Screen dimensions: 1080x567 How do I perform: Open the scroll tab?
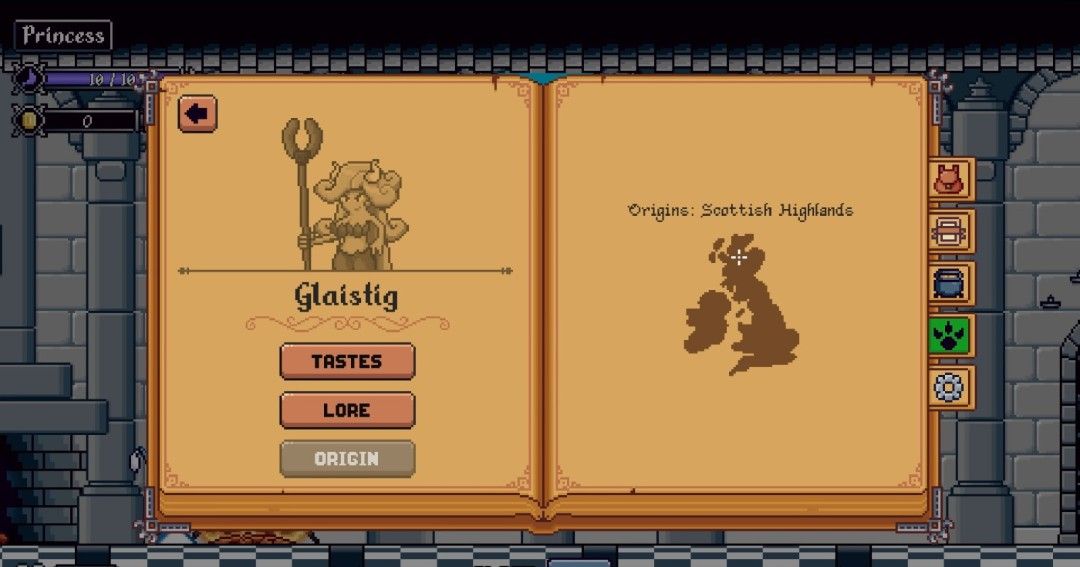(947, 232)
